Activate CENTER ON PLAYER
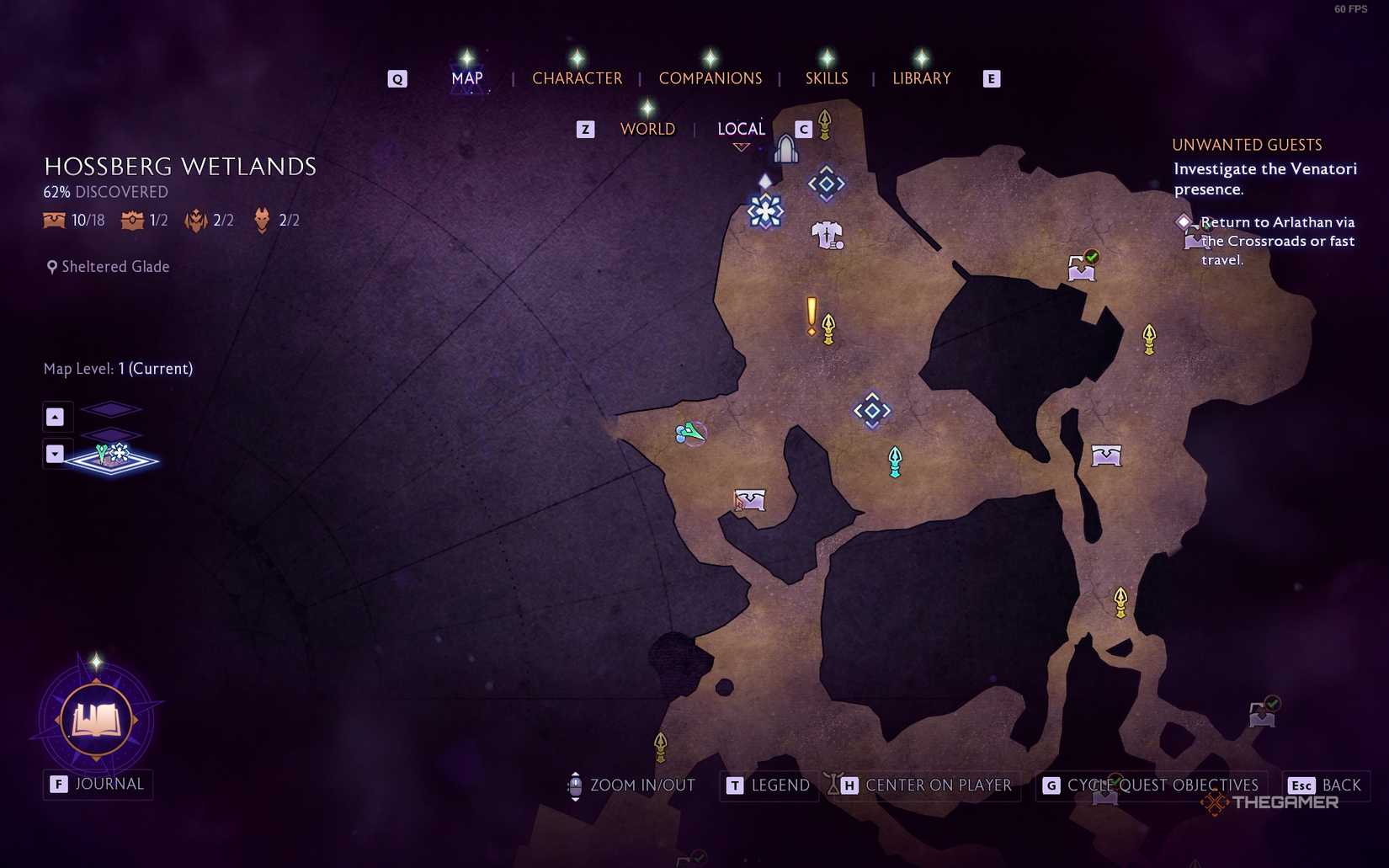The width and height of the screenshot is (1389, 868). coord(937,785)
